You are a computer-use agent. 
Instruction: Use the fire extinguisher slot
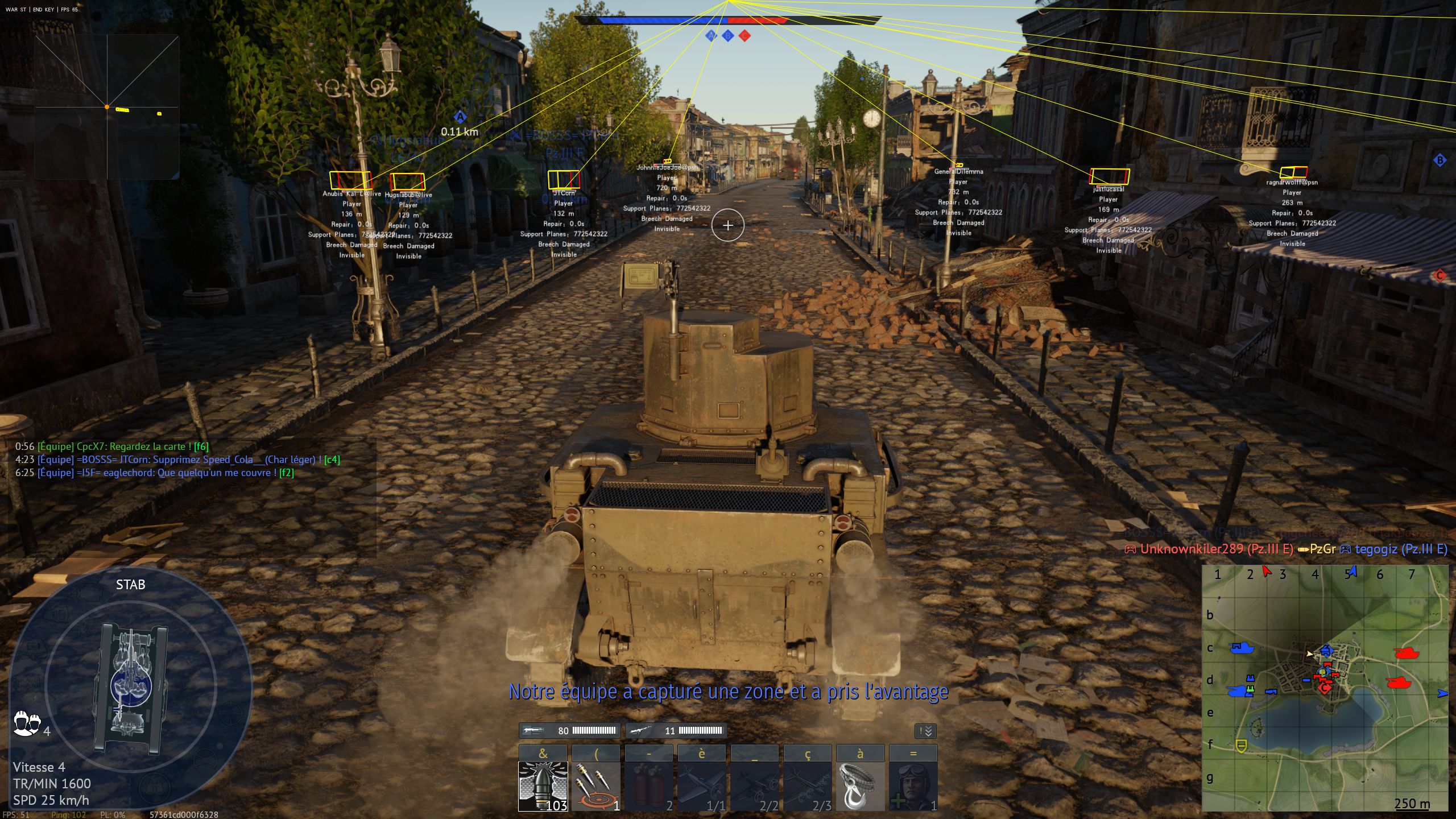(648, 786)
